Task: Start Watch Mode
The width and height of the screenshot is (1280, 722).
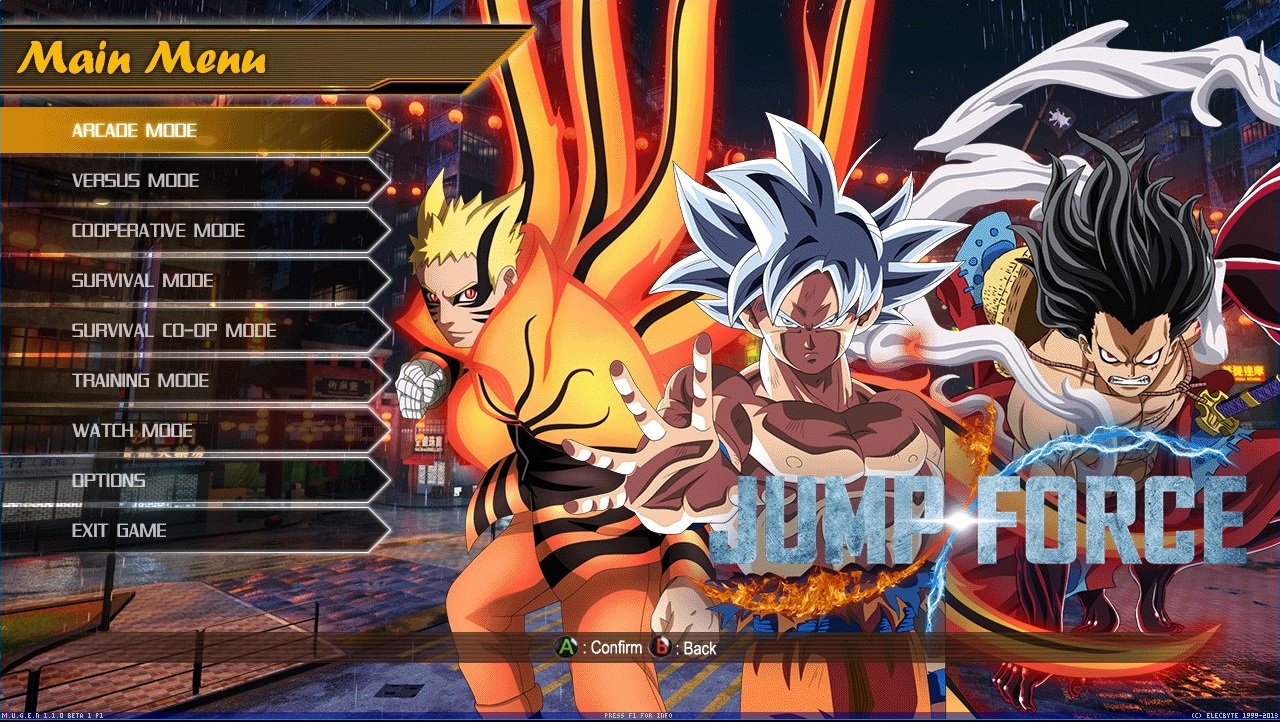Action: (x=132, y=430)
